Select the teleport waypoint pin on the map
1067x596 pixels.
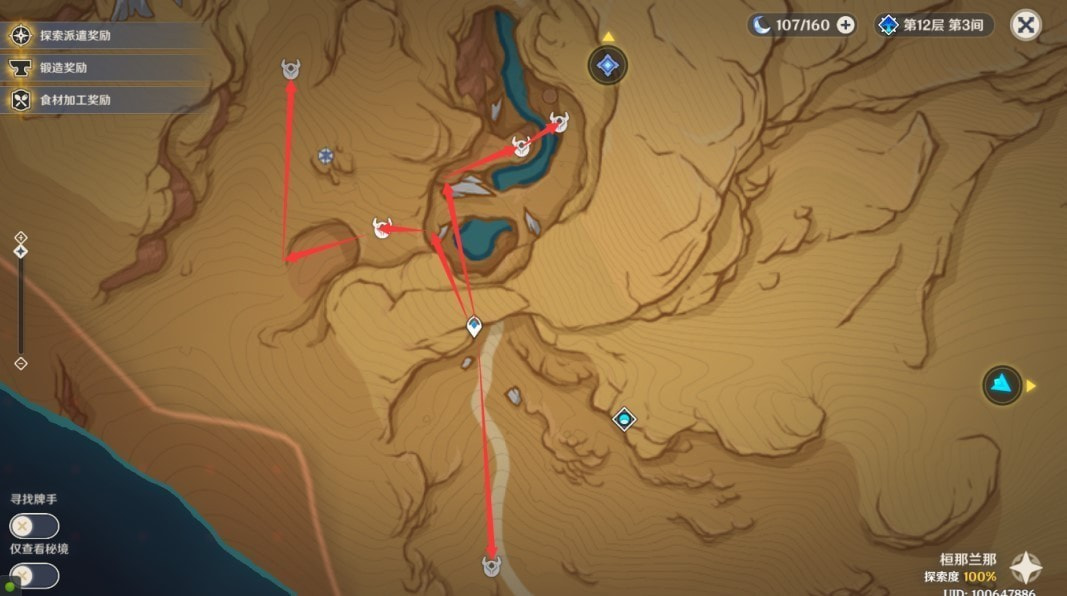[474, 326]
